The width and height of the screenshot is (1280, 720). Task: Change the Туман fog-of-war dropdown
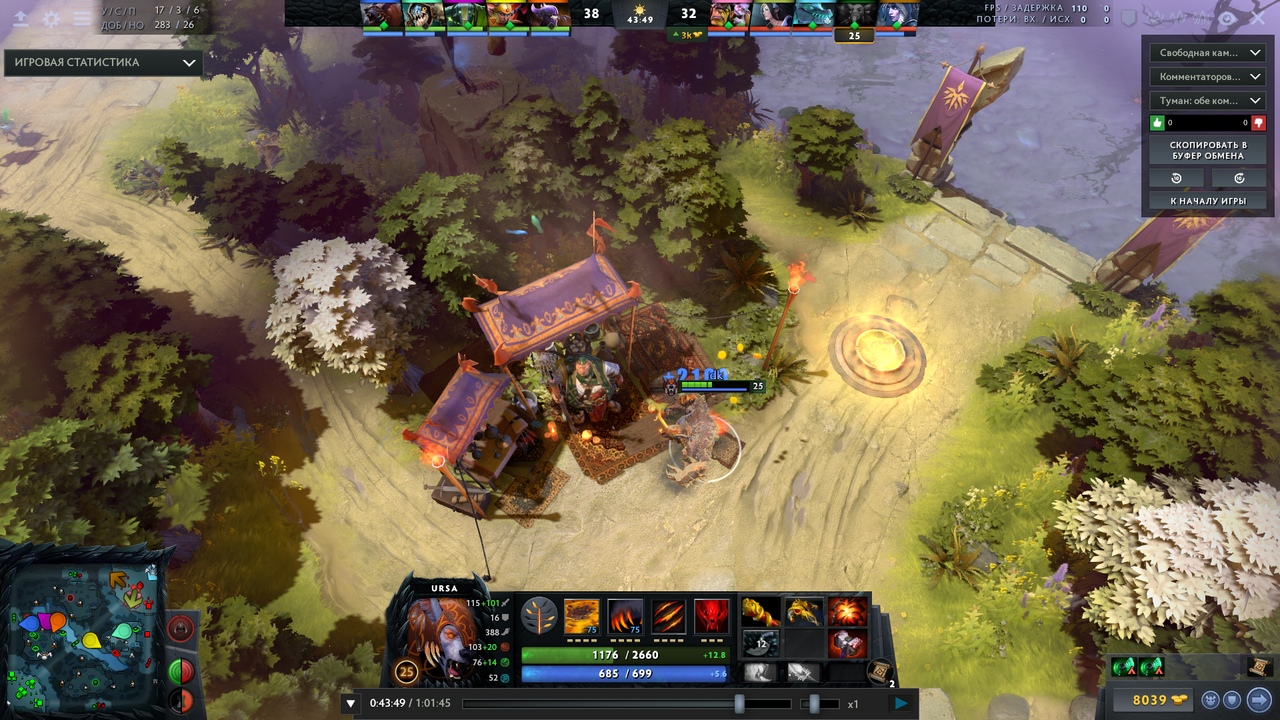pyautogui.click(x=1207, y=101)
